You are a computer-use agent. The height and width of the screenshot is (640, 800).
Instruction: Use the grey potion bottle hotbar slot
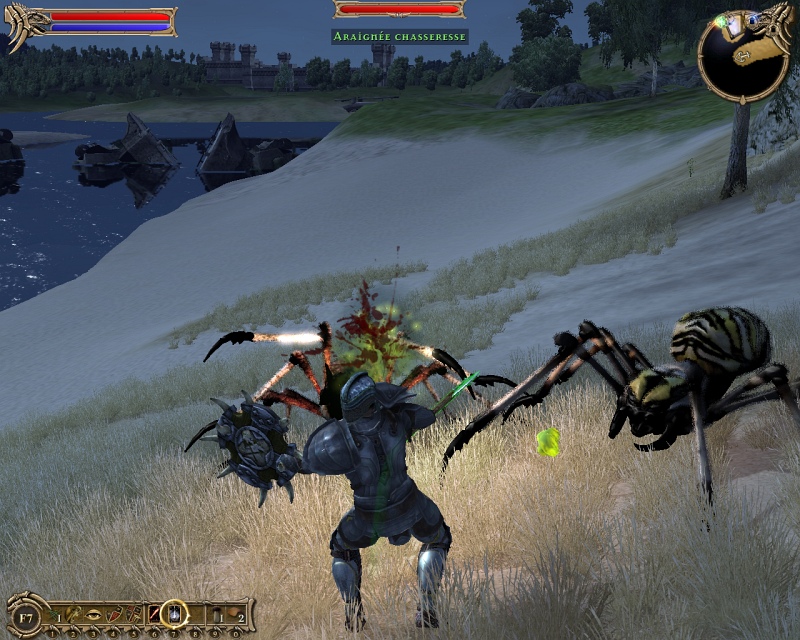[212, 611]
